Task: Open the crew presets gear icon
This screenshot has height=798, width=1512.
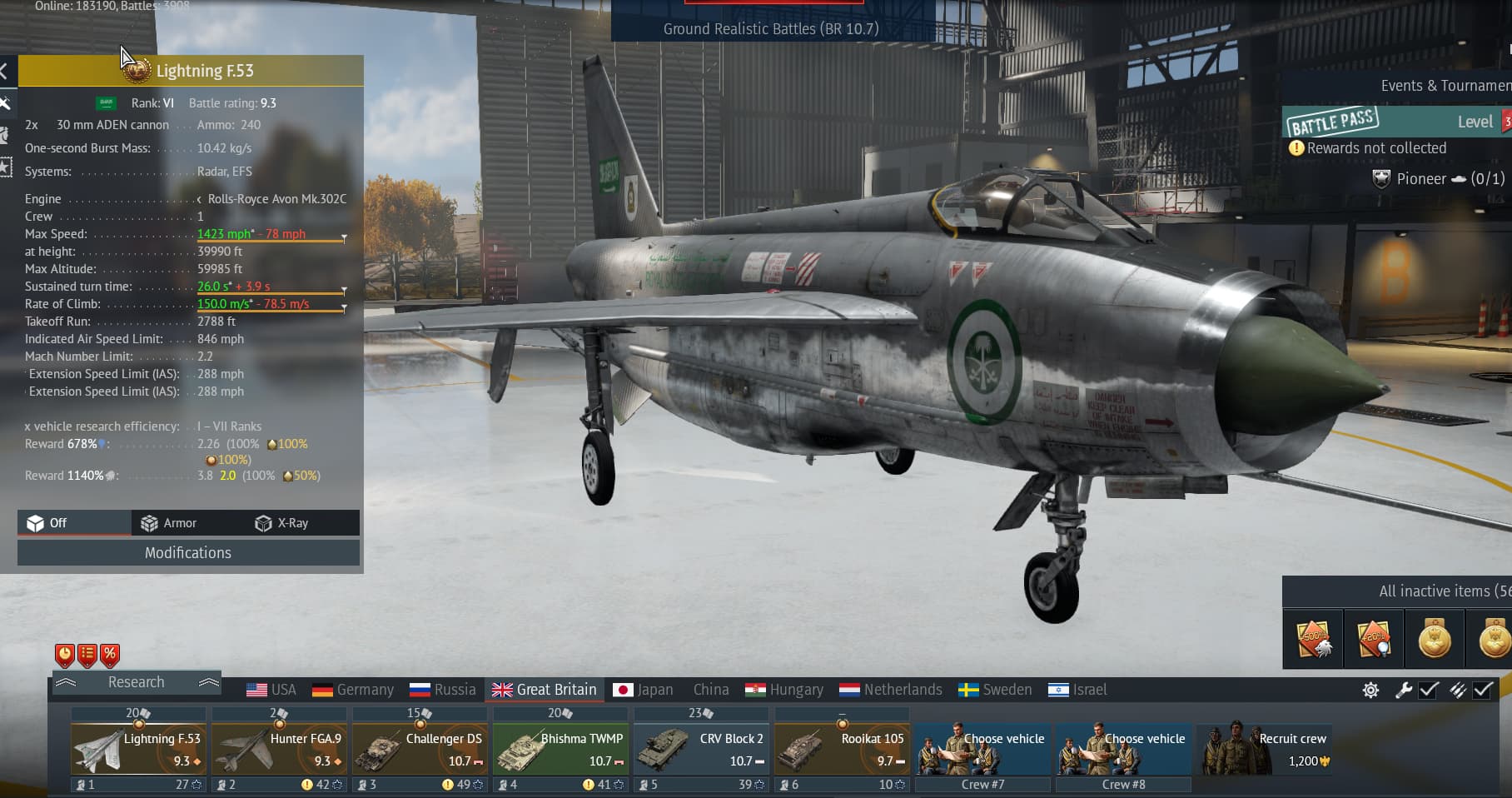Action: (1370, 690)
